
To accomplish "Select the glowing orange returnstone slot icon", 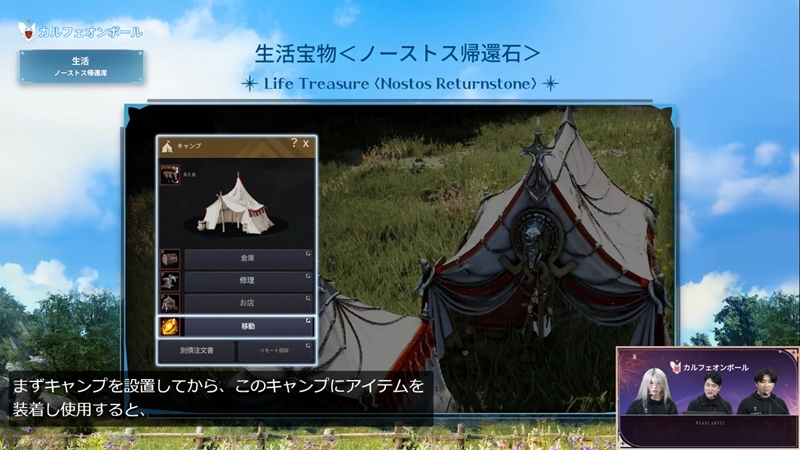I will click(x=171, y=326).
